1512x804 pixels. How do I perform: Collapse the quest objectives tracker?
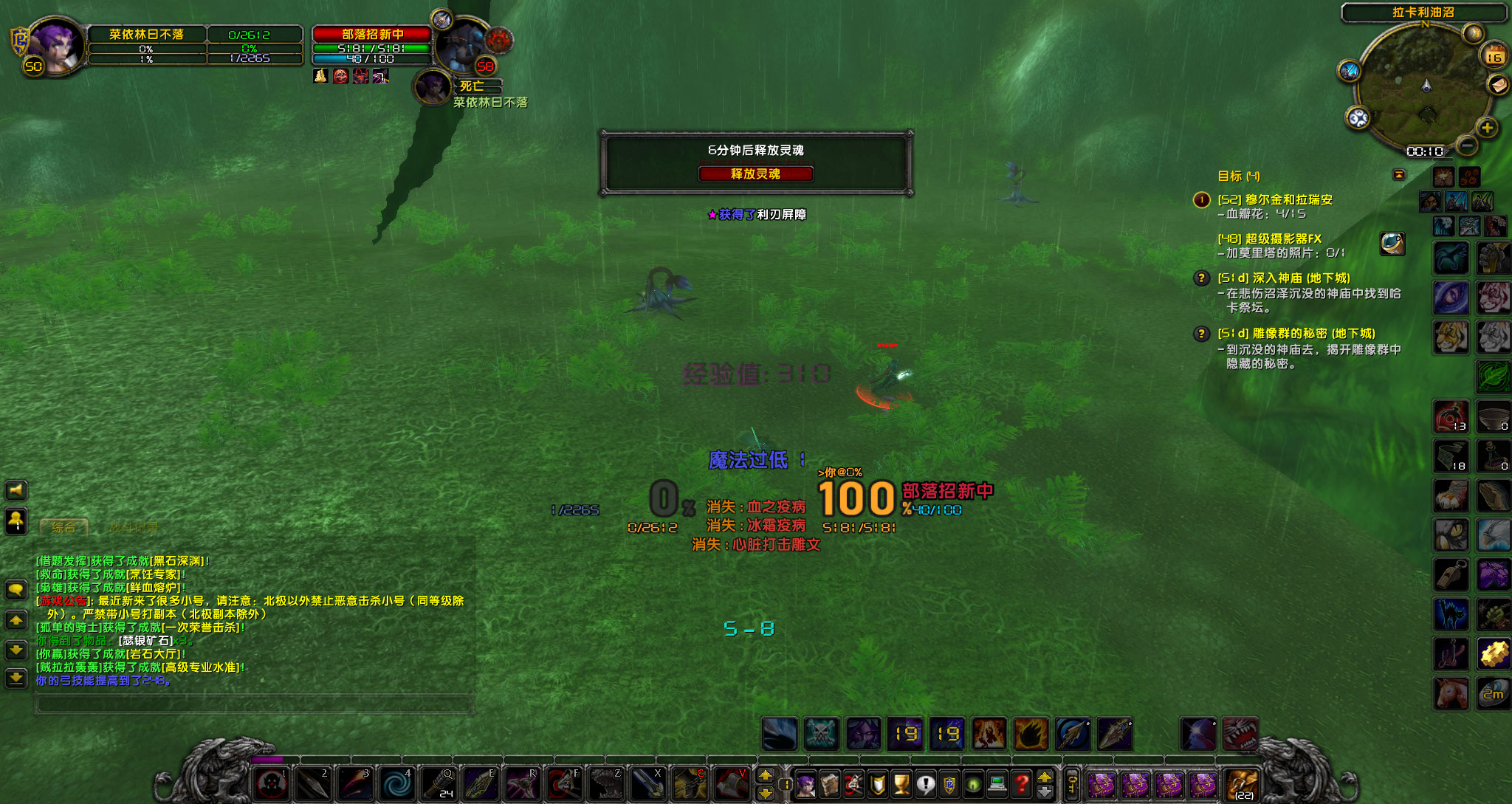pyautogui.click(x=1398, y=175)
